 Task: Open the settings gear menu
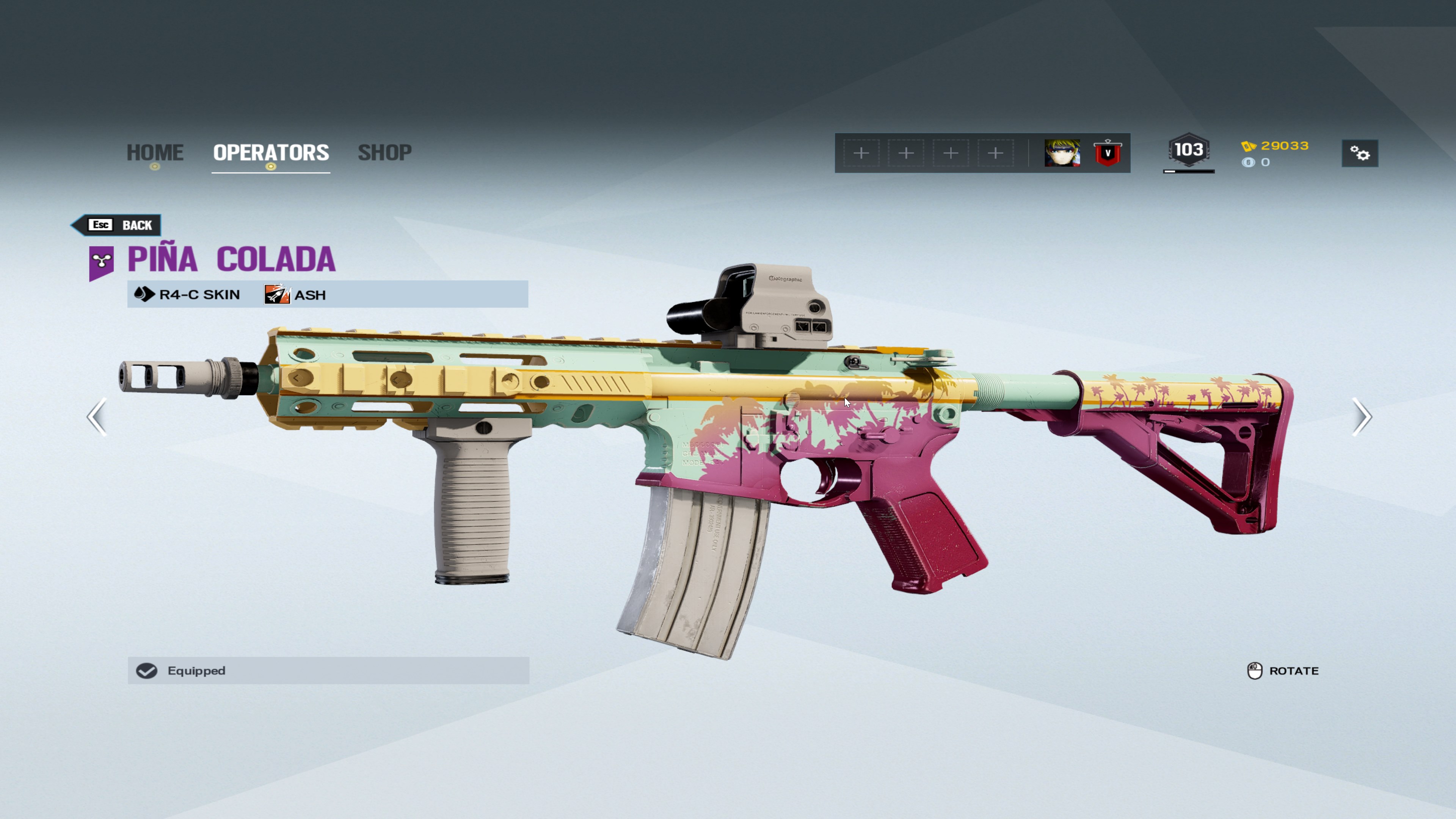pos(1359,153)
